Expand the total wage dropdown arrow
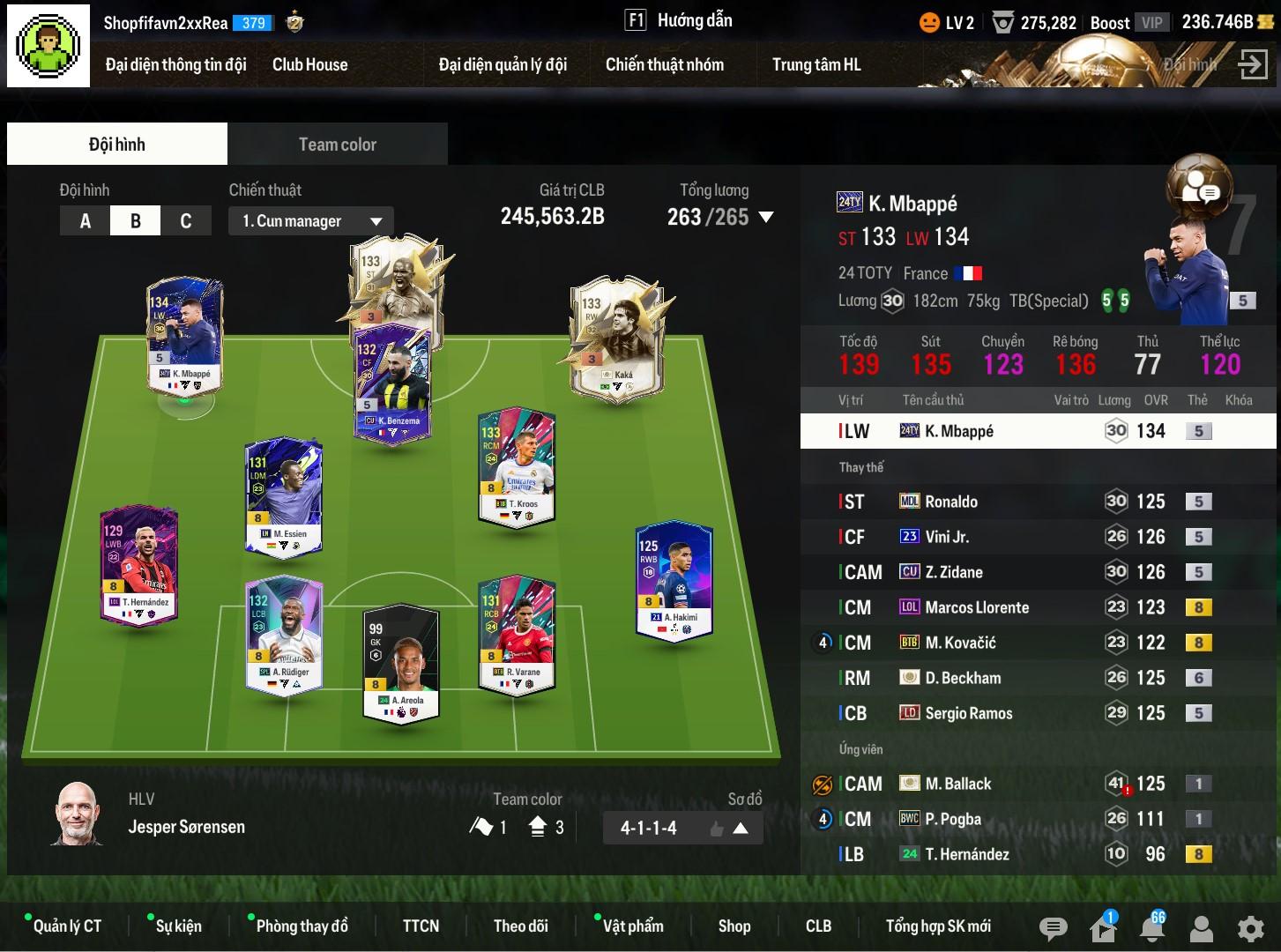Image resolution: width=1281 pixels, height=952 pixels. [x=766, y=217]
